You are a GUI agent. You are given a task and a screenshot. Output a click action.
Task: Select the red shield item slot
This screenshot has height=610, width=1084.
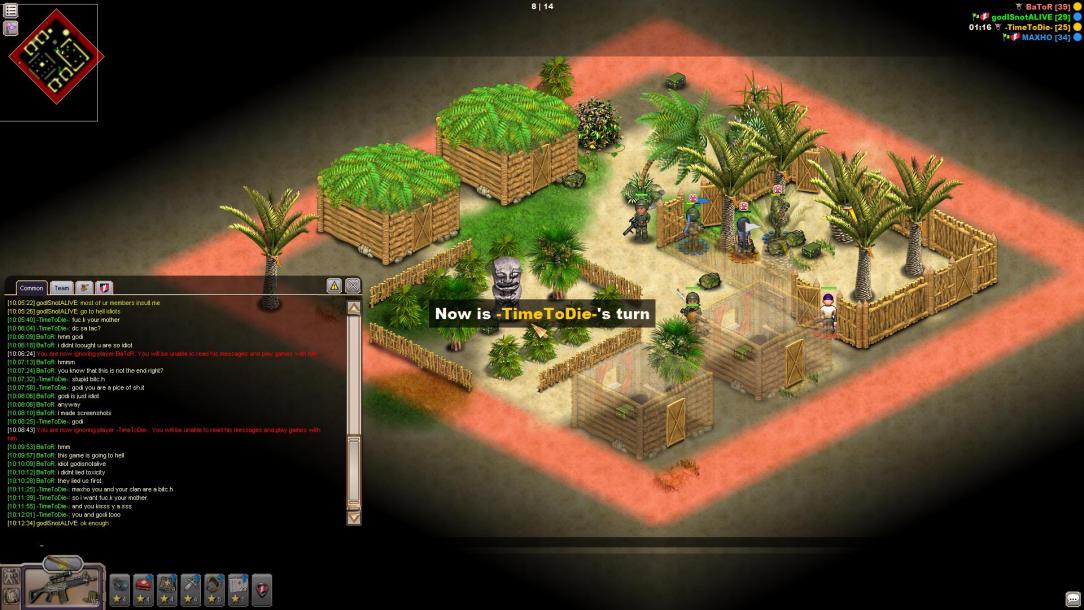[262, 586]
